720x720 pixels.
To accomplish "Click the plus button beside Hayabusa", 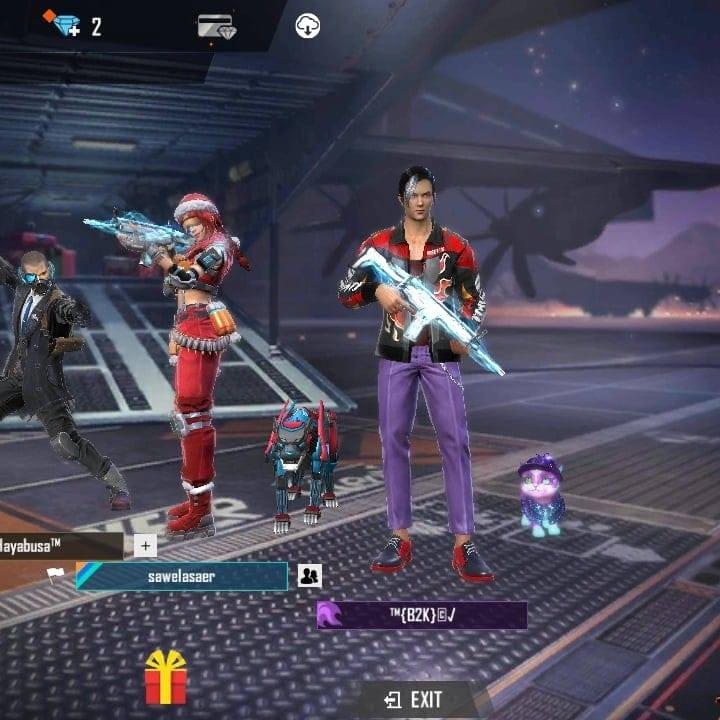I will click(x=145, y=545).
